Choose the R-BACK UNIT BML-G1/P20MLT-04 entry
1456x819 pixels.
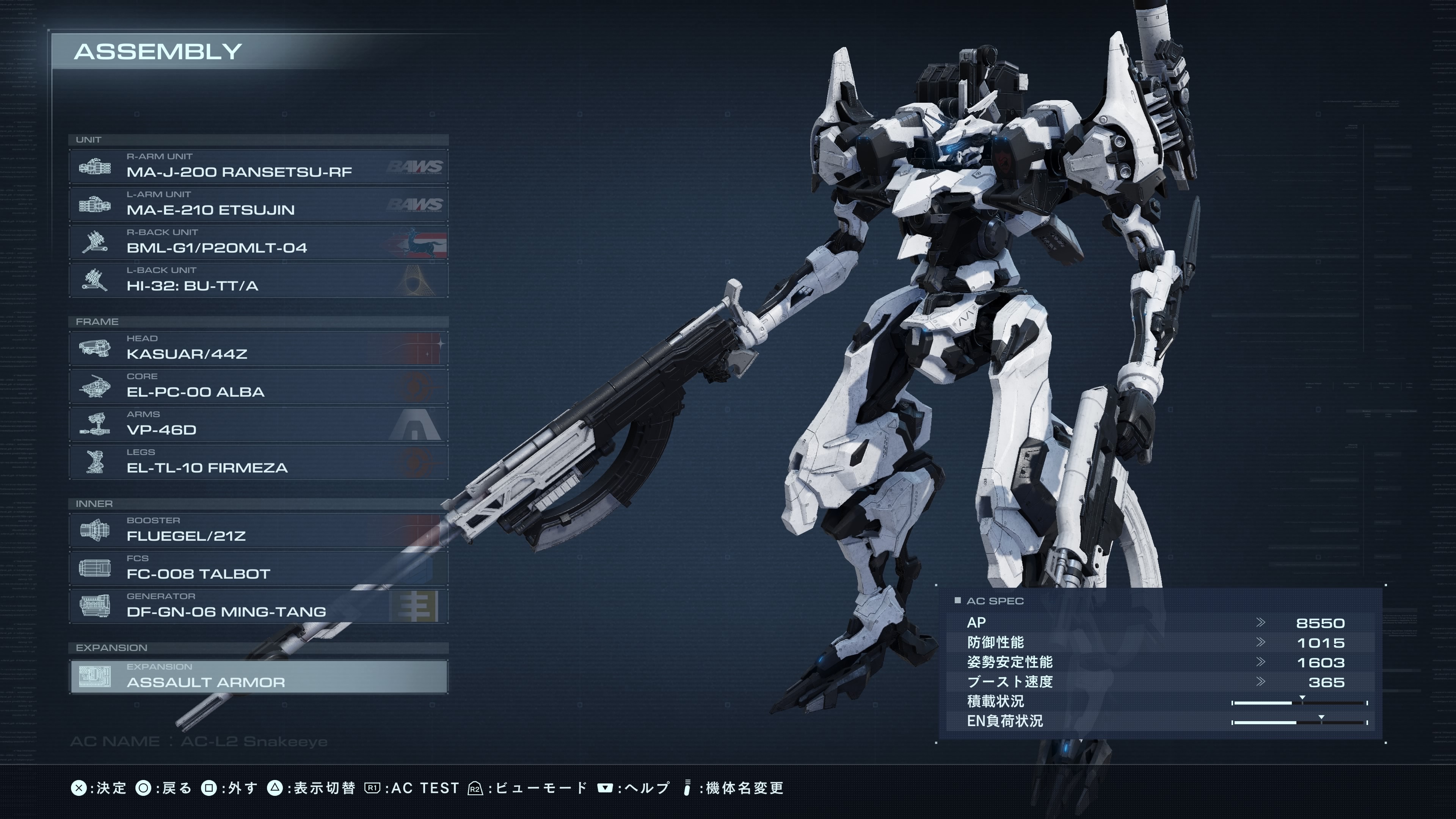tap(258, 242)
